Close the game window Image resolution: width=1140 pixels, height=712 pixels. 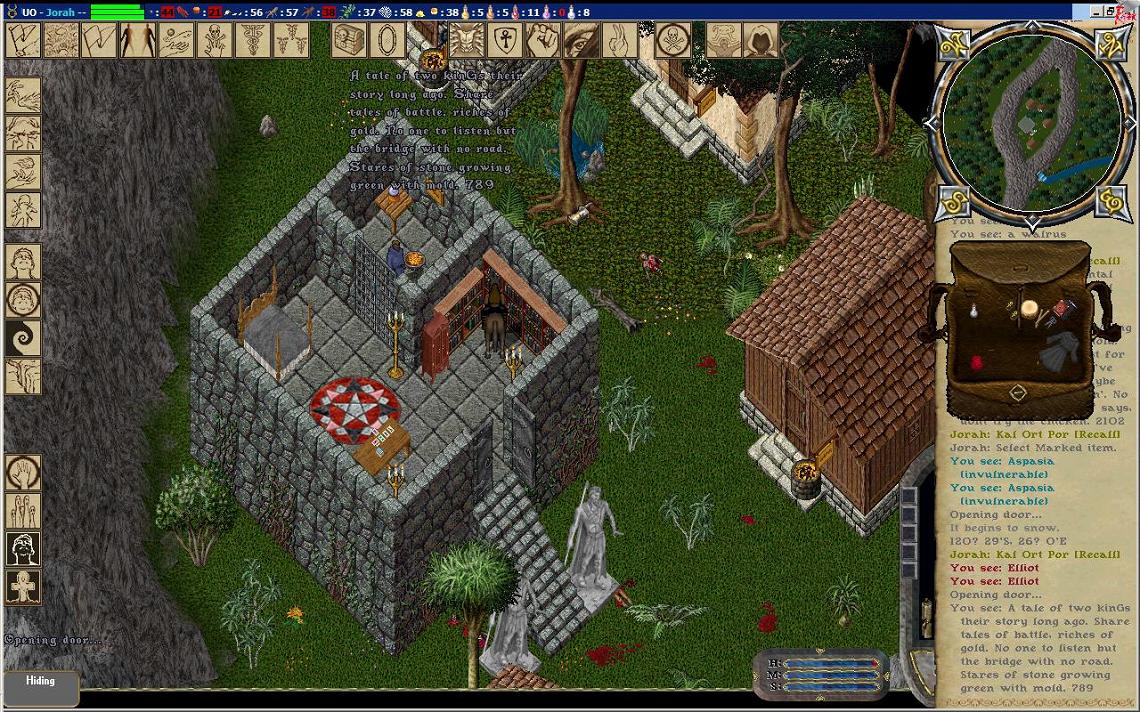pyautogui.click(x=1130, y=11)
